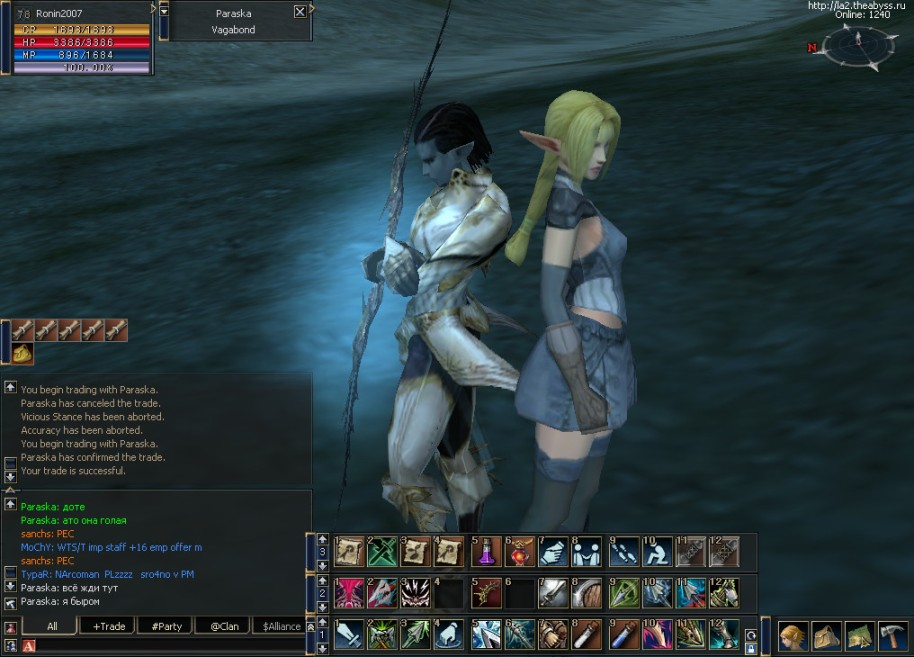Click the gold pouch buff icon
Image resolution: width=914 pixels, height=657 pixels.
pos(22,353)
